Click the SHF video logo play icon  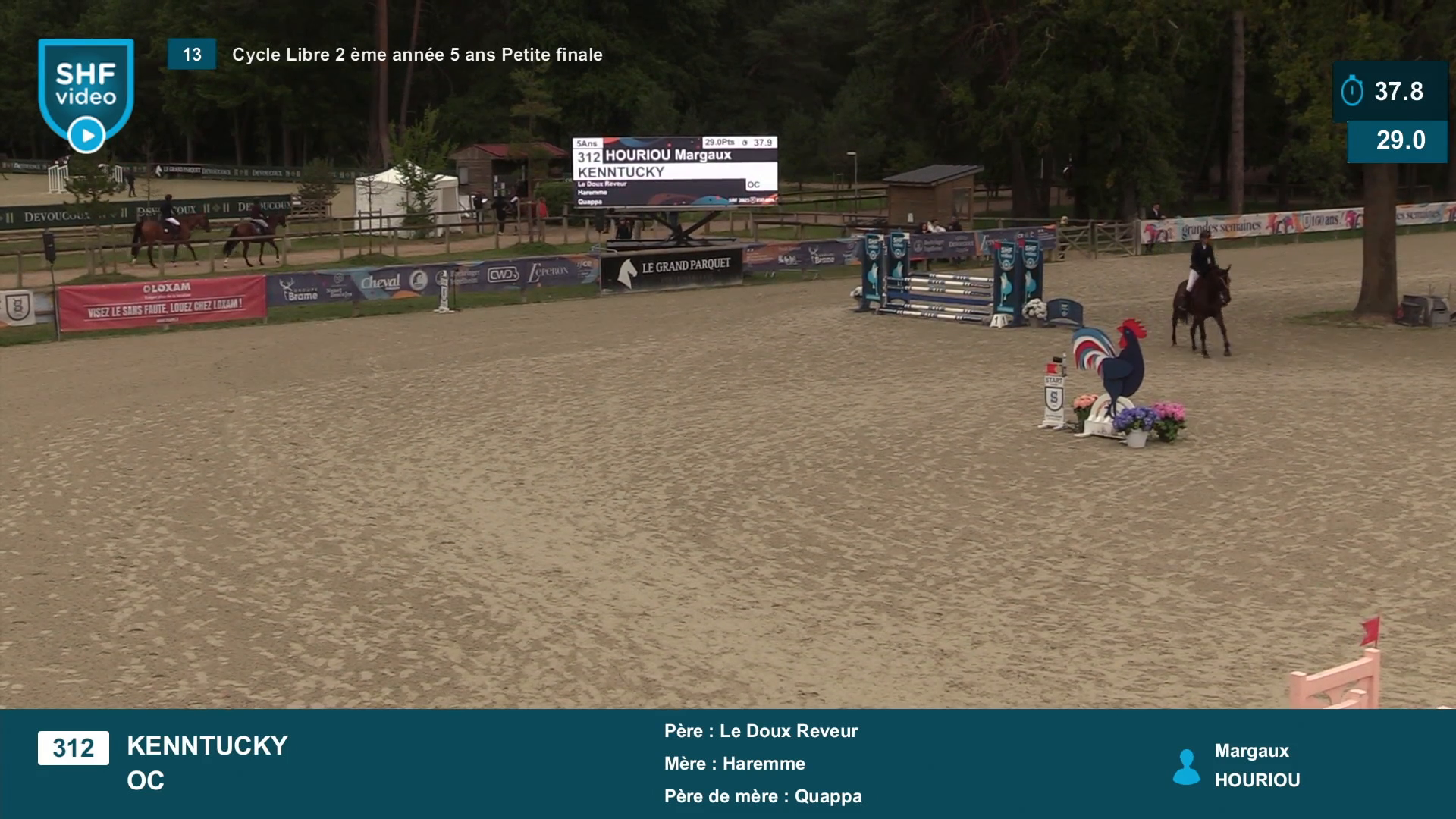click(86, 136)
